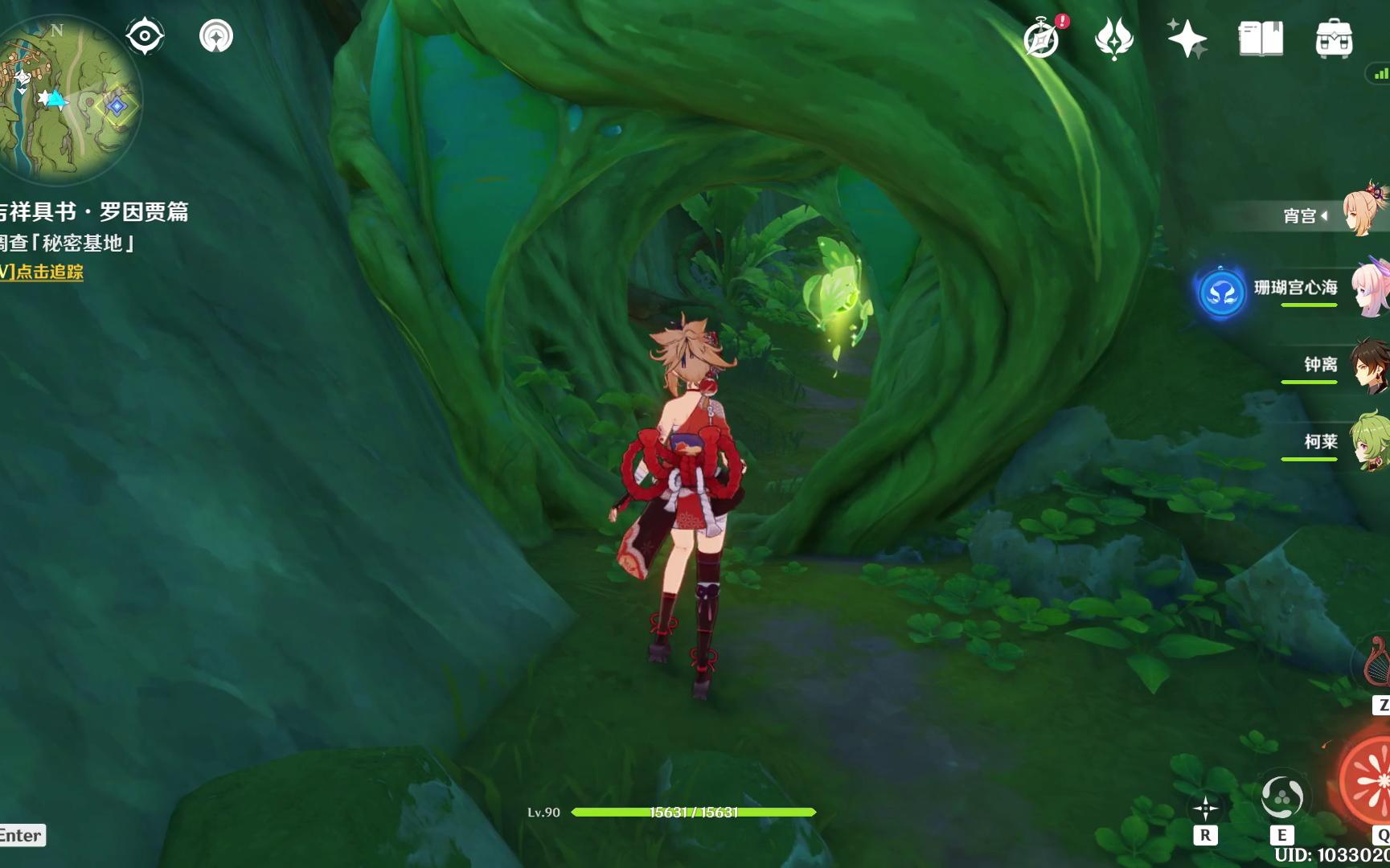Switch to 珊瑚宫心海

pyautogui.click(x=1367, y=288)
